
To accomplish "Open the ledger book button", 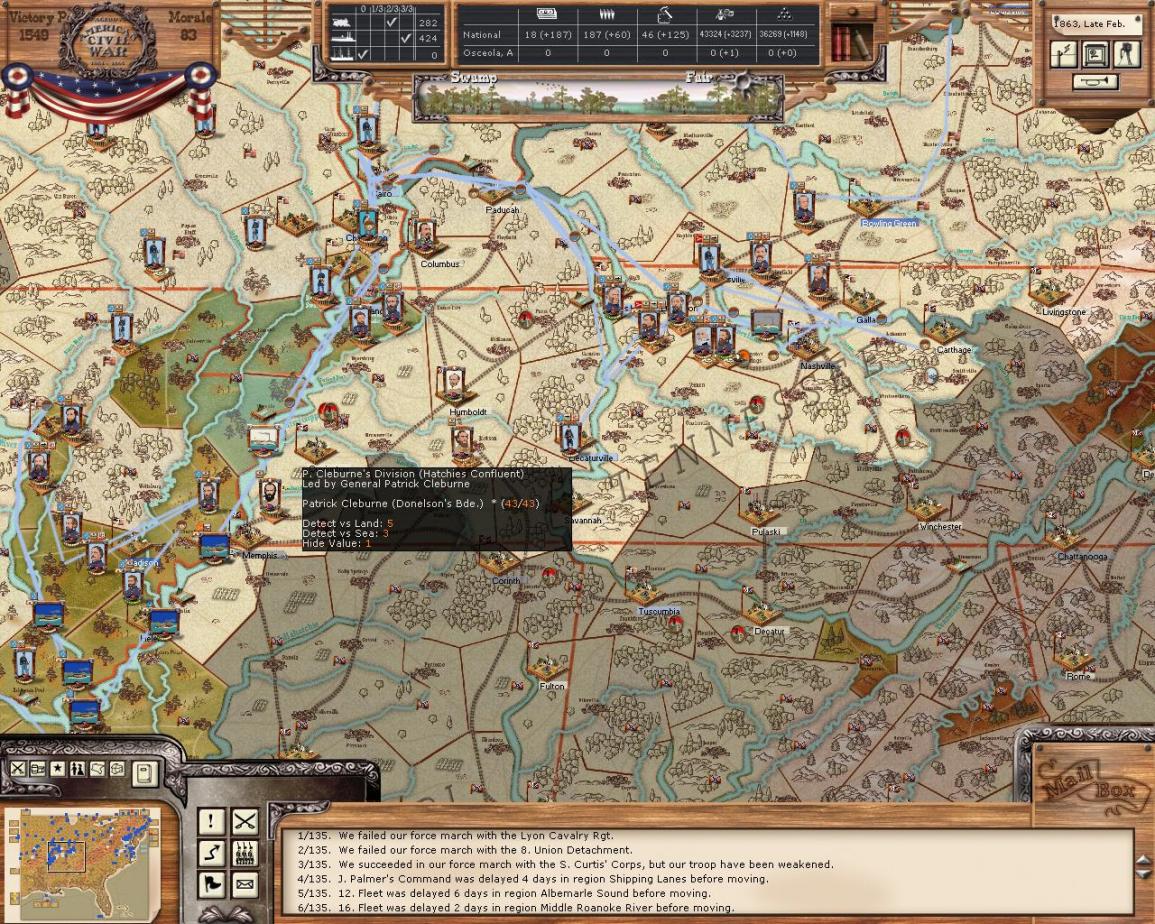I will pos(145,773).
